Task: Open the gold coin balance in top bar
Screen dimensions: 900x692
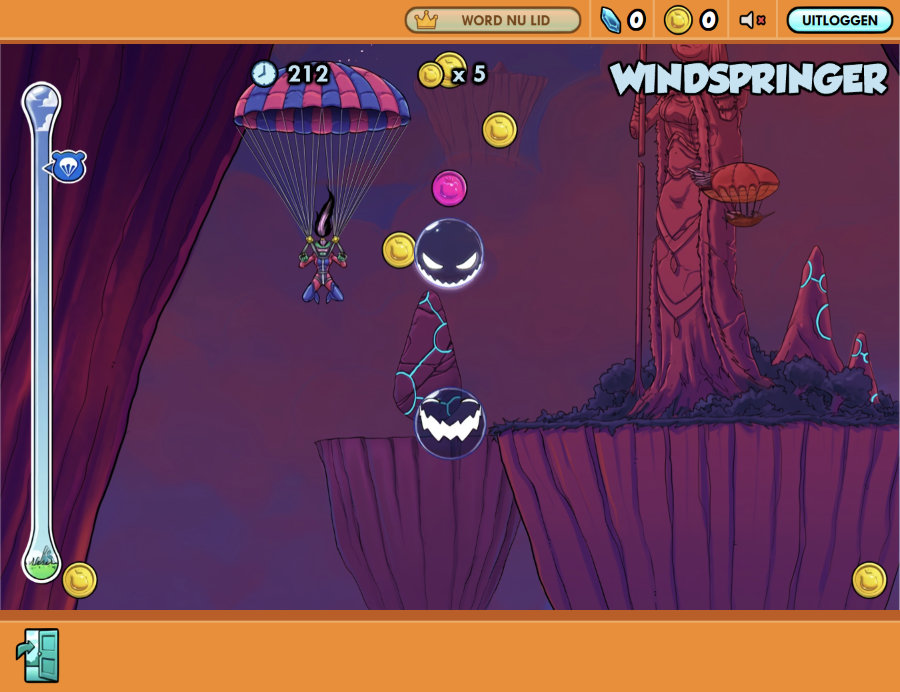Action: [x=691, y=20]
